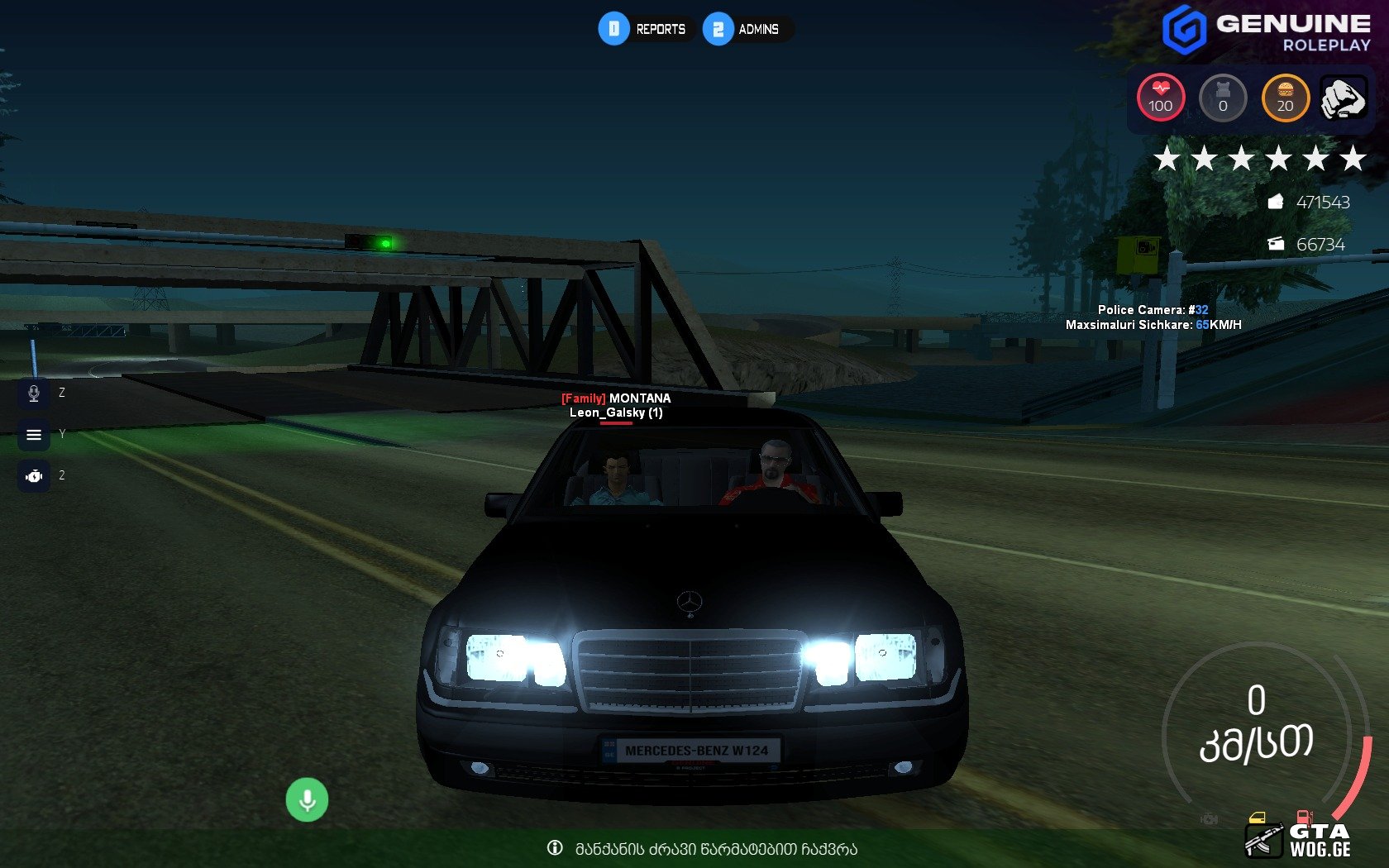This screenshot has height=868, width=1389.
Task: Open the hamburger menu icon
Action: pos(34,435)
